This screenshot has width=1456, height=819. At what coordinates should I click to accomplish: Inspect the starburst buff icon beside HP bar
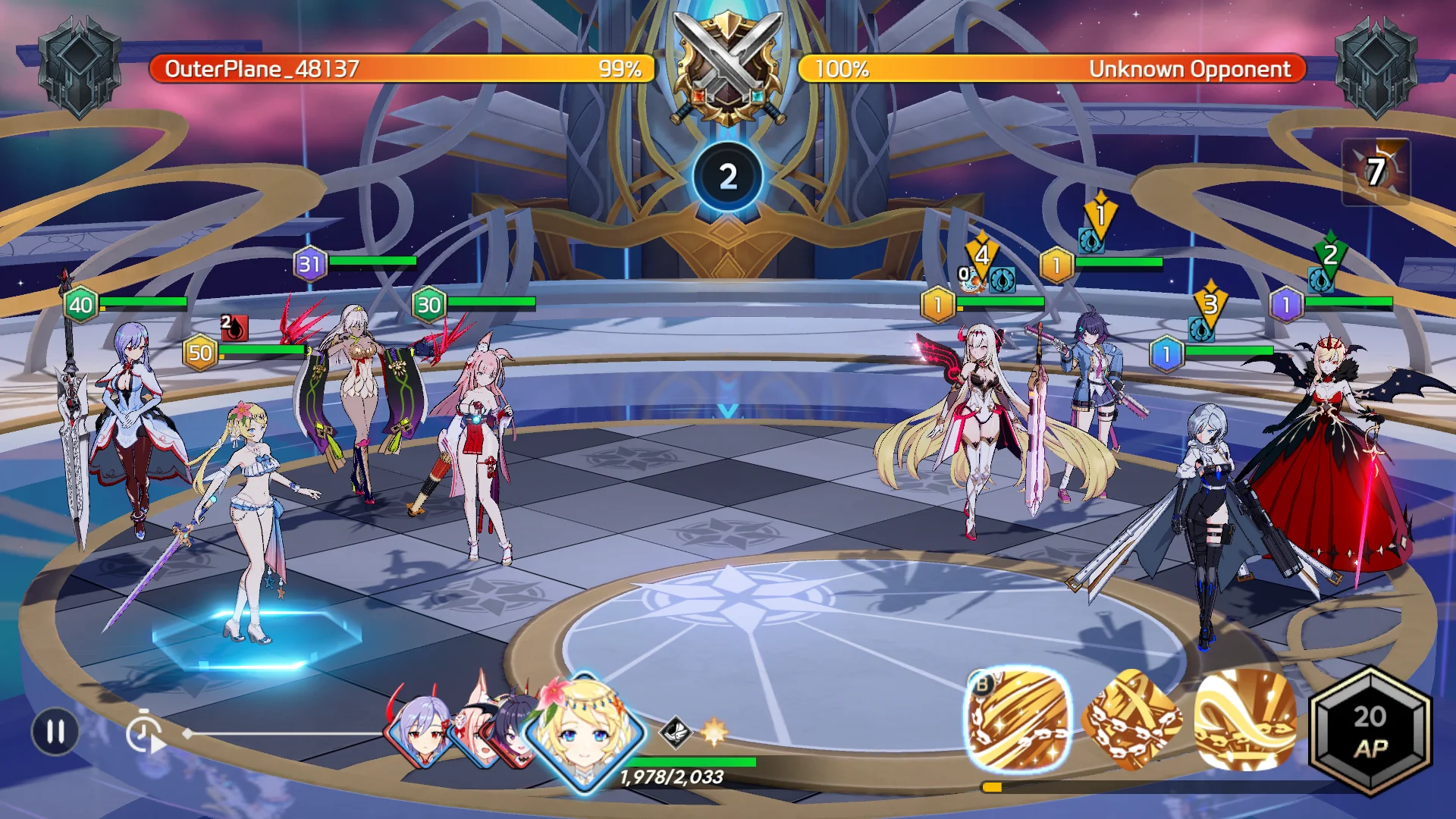pos(714,732)
